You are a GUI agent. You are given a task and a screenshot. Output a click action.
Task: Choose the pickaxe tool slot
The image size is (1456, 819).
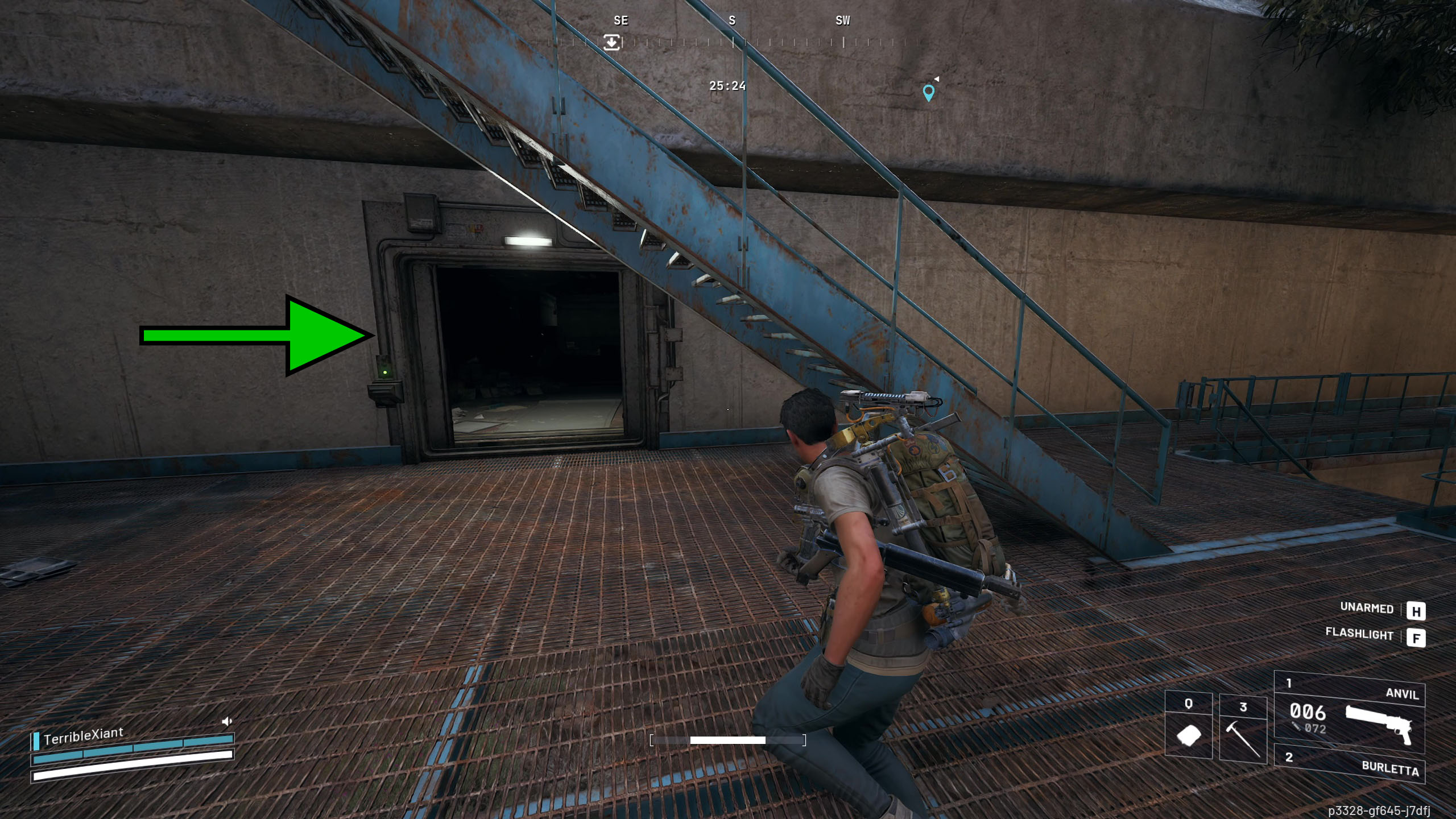[x=1243, y=730]
